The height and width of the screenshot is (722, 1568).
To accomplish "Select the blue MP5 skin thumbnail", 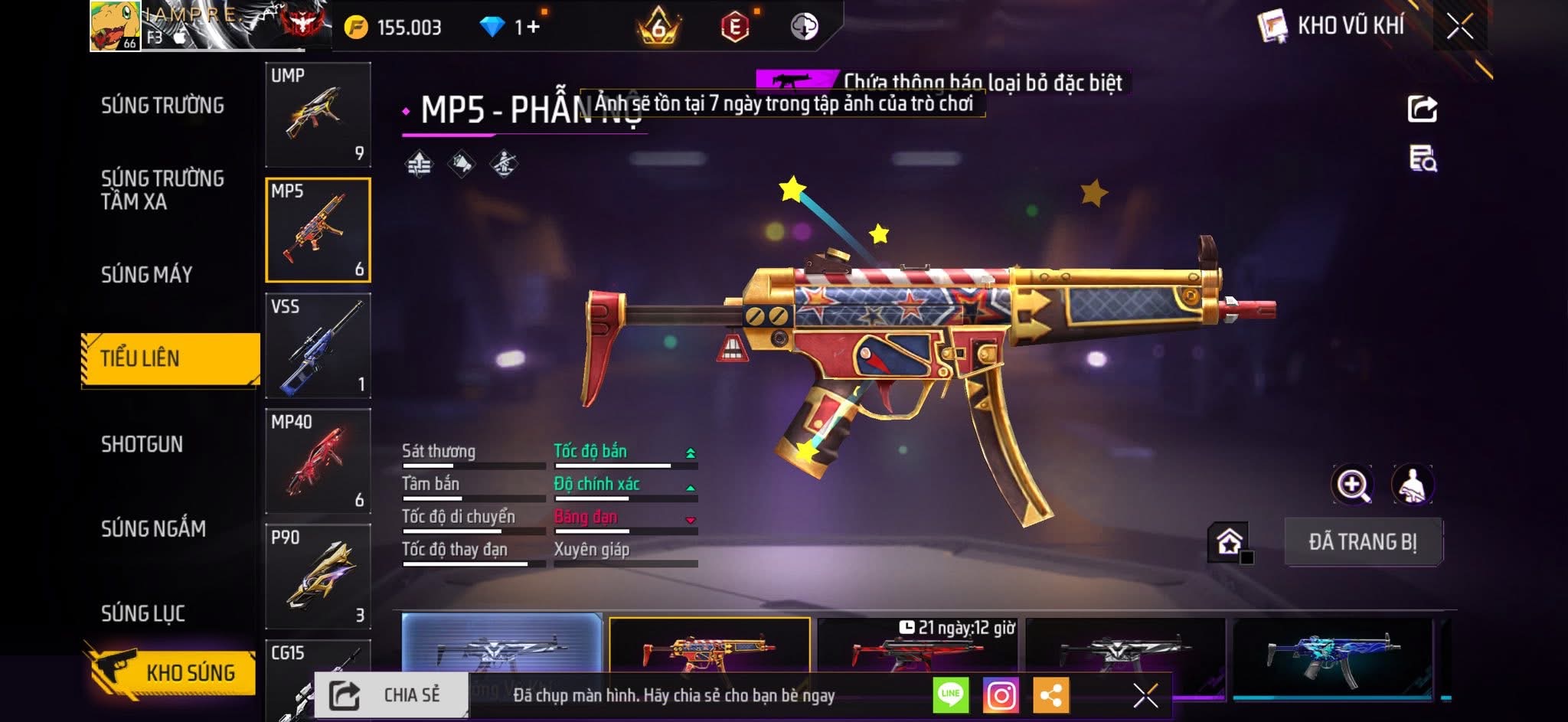I will tap(1332, 653).
